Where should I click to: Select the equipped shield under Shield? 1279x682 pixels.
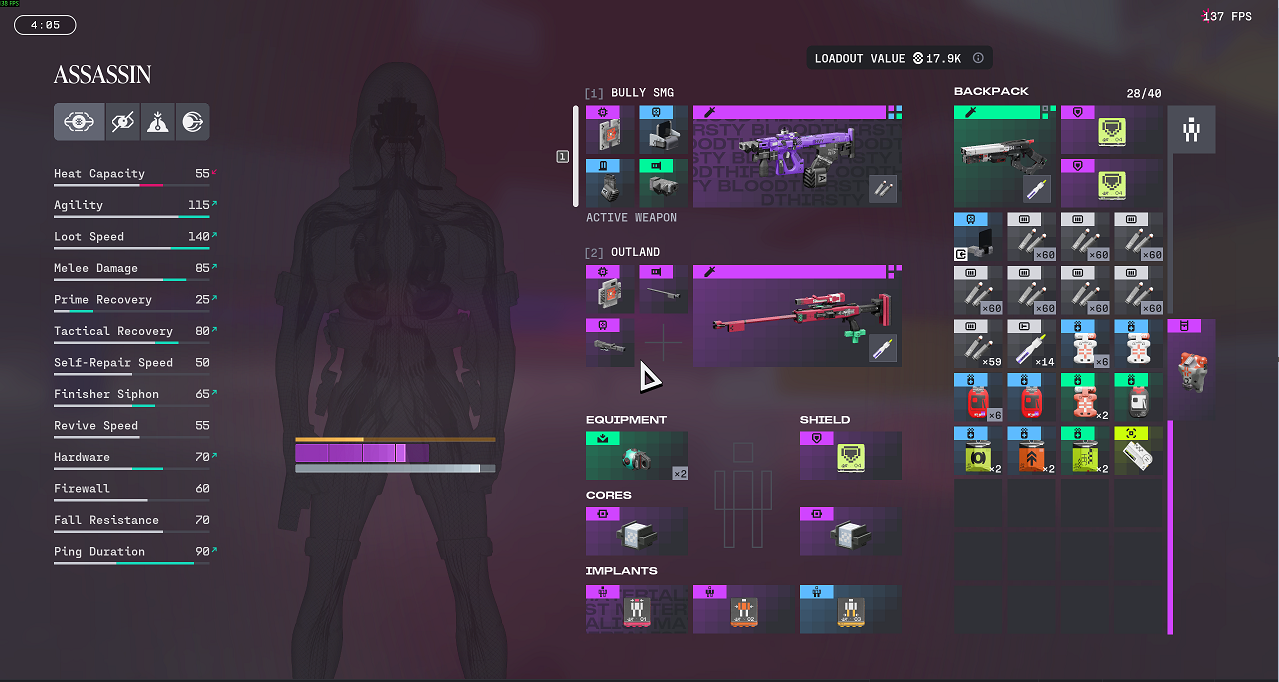tap(850, 456)
